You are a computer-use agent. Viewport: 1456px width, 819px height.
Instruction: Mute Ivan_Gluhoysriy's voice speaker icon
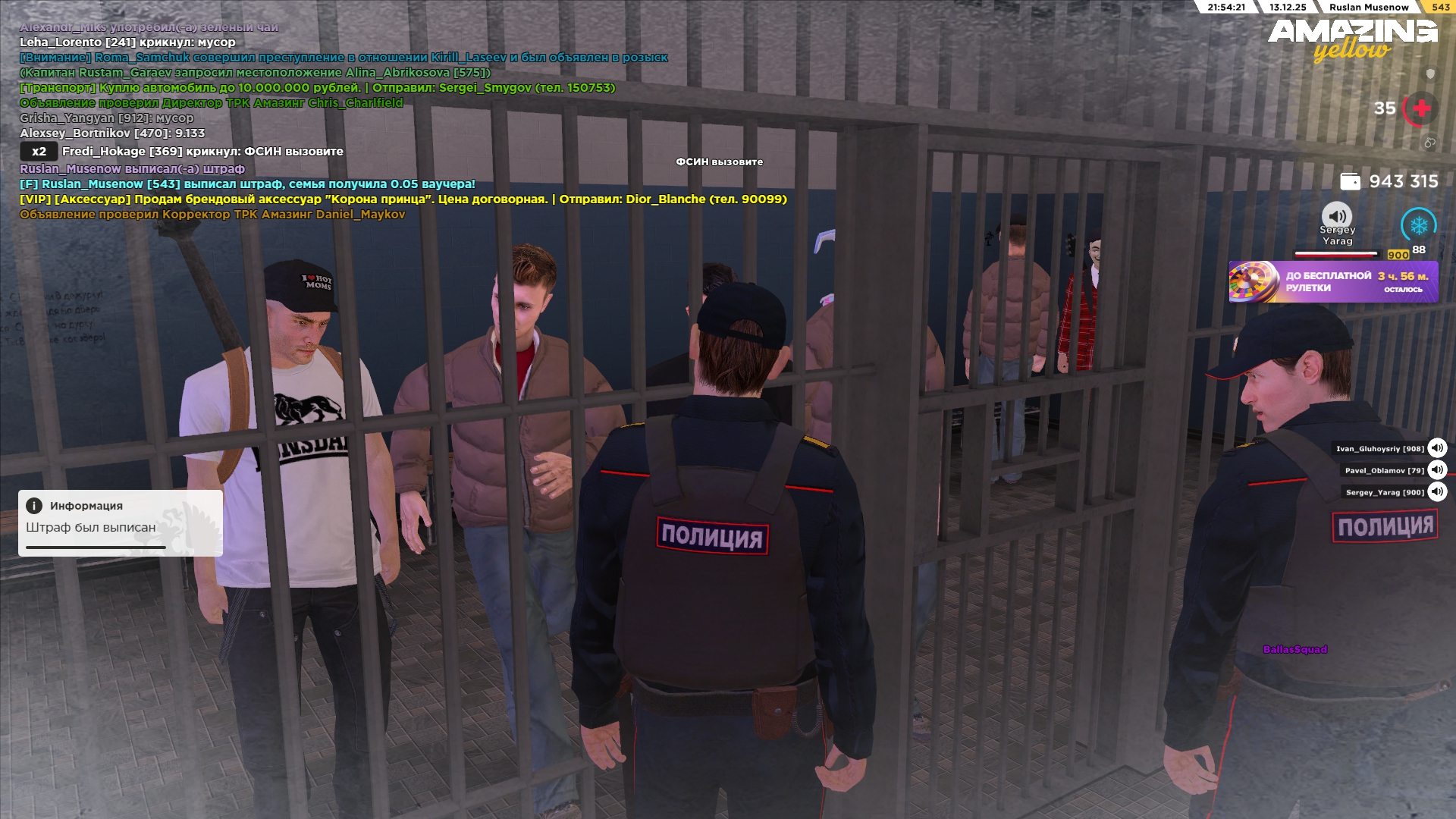point(1437,448)
